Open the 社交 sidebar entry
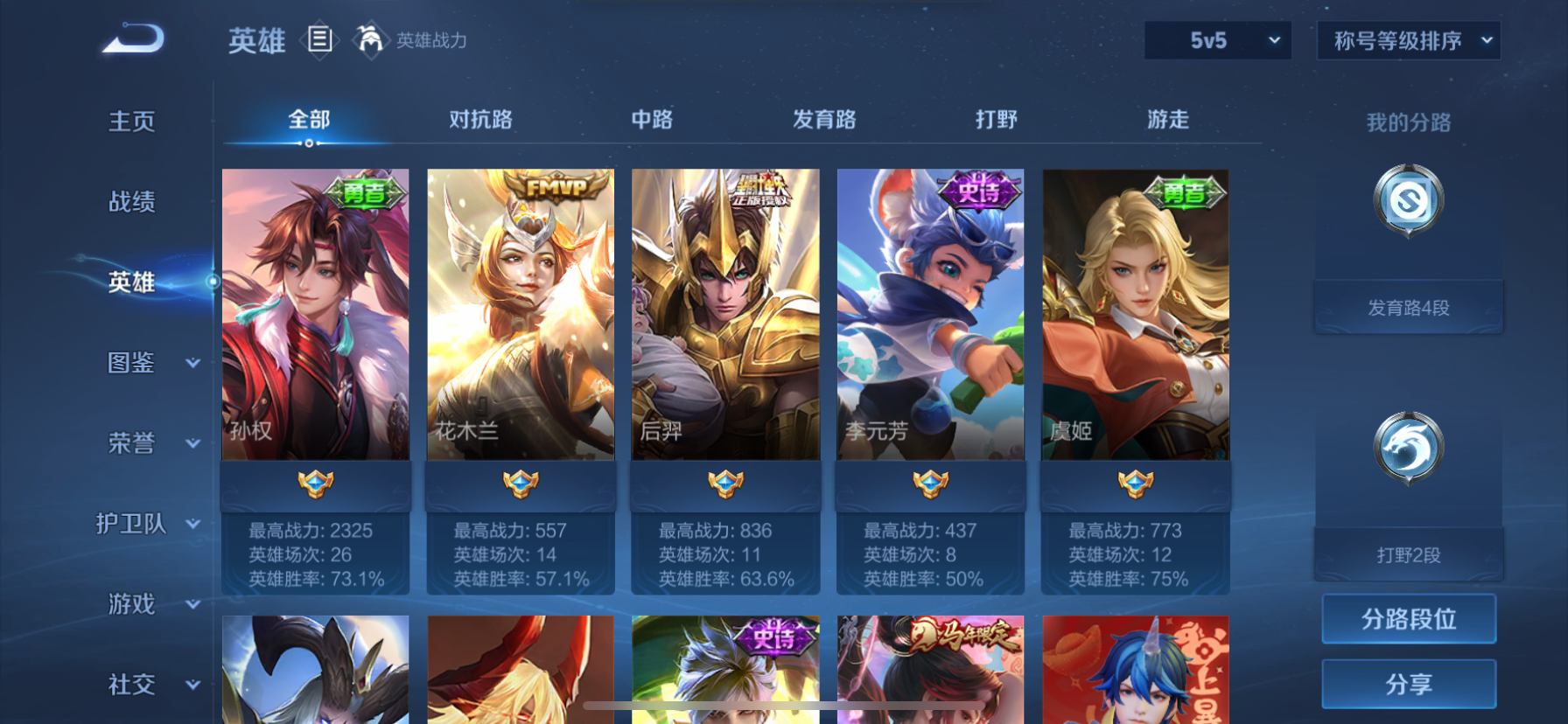 [x=131, y=686]
